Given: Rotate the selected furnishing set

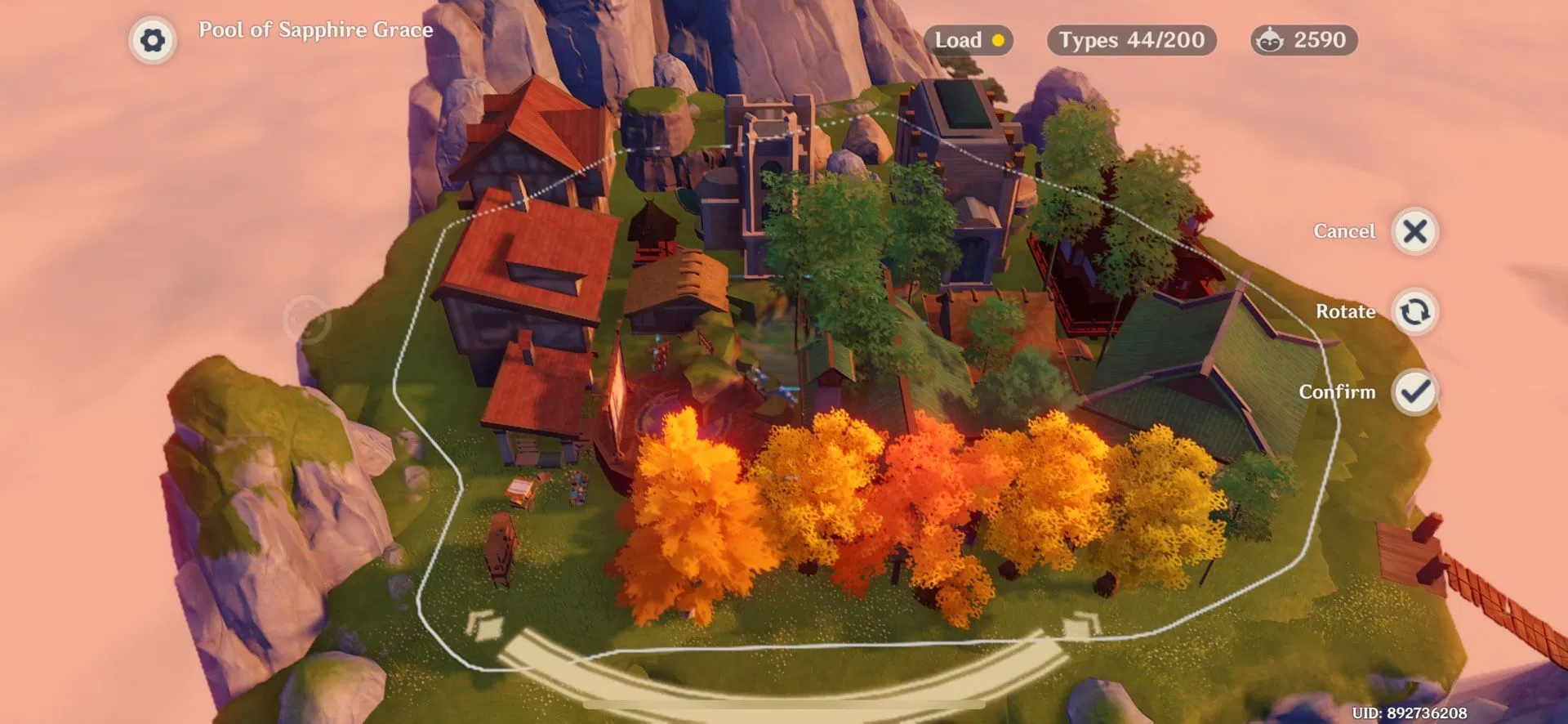Looking at the screenshot, I should (1414, 312).
